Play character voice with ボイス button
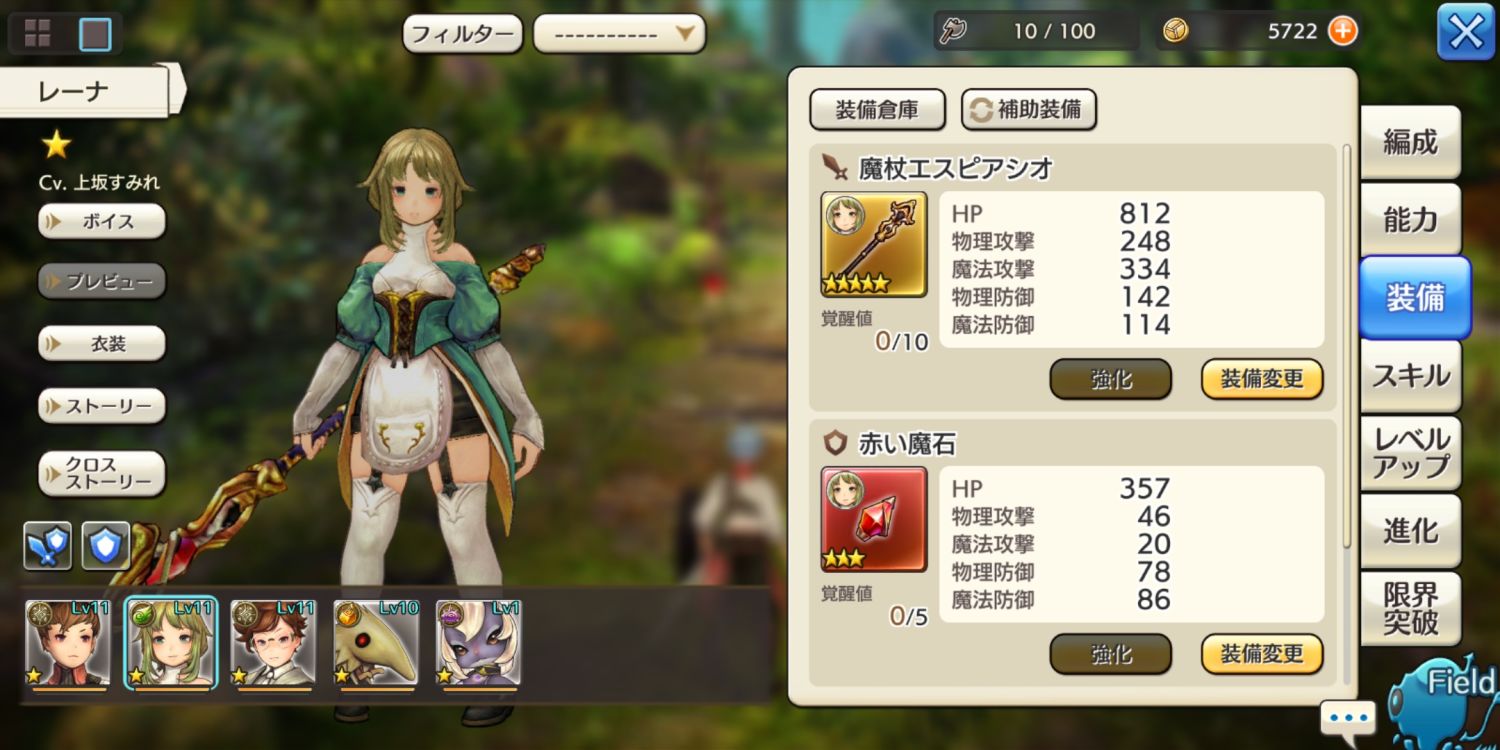The image size is (1500, 750). point(102,221)
